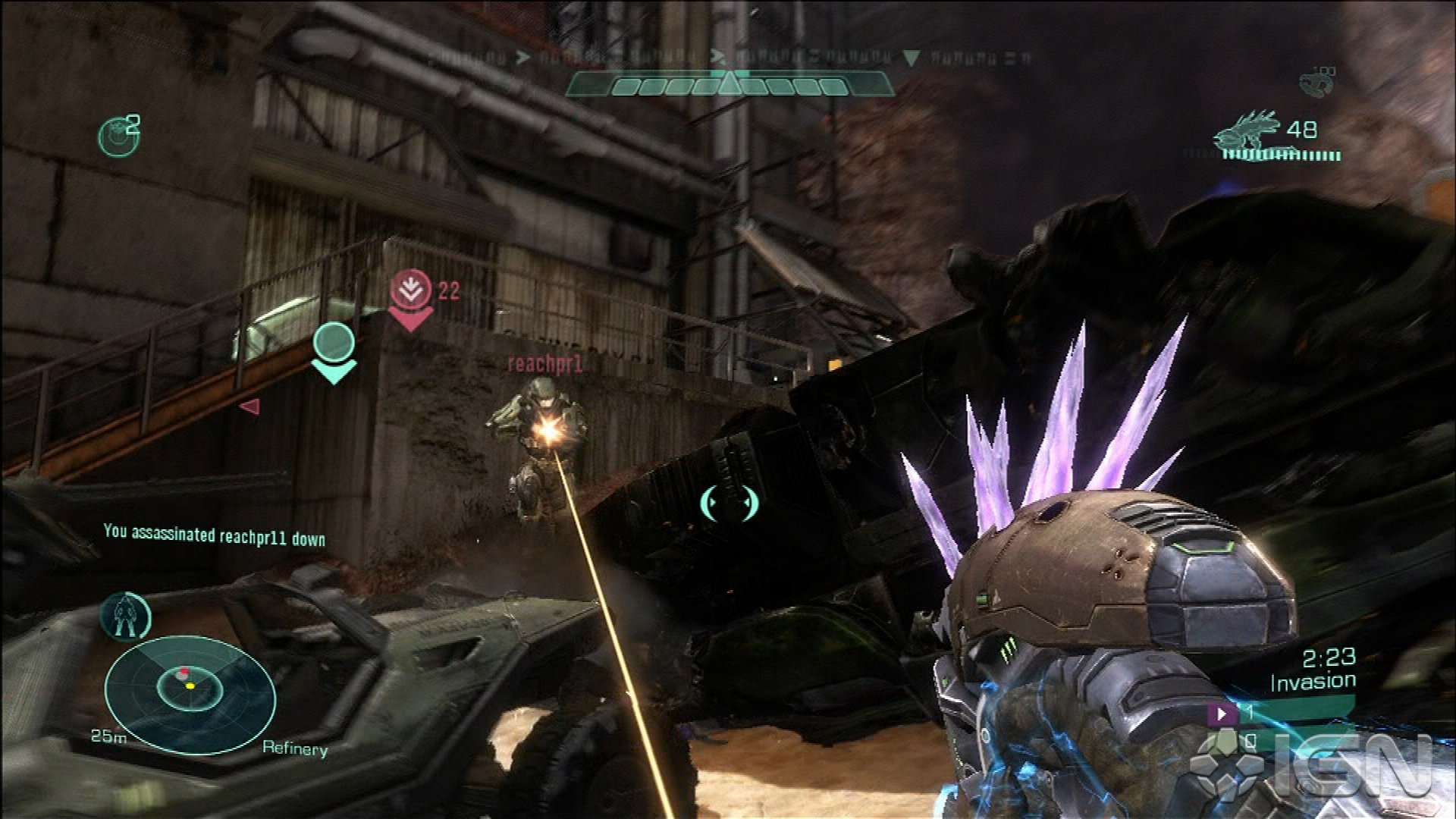This screenshot has height=819, width=1456.
Task: Switch to the secondary weapon icon
Action: [x=1317, y=81]
